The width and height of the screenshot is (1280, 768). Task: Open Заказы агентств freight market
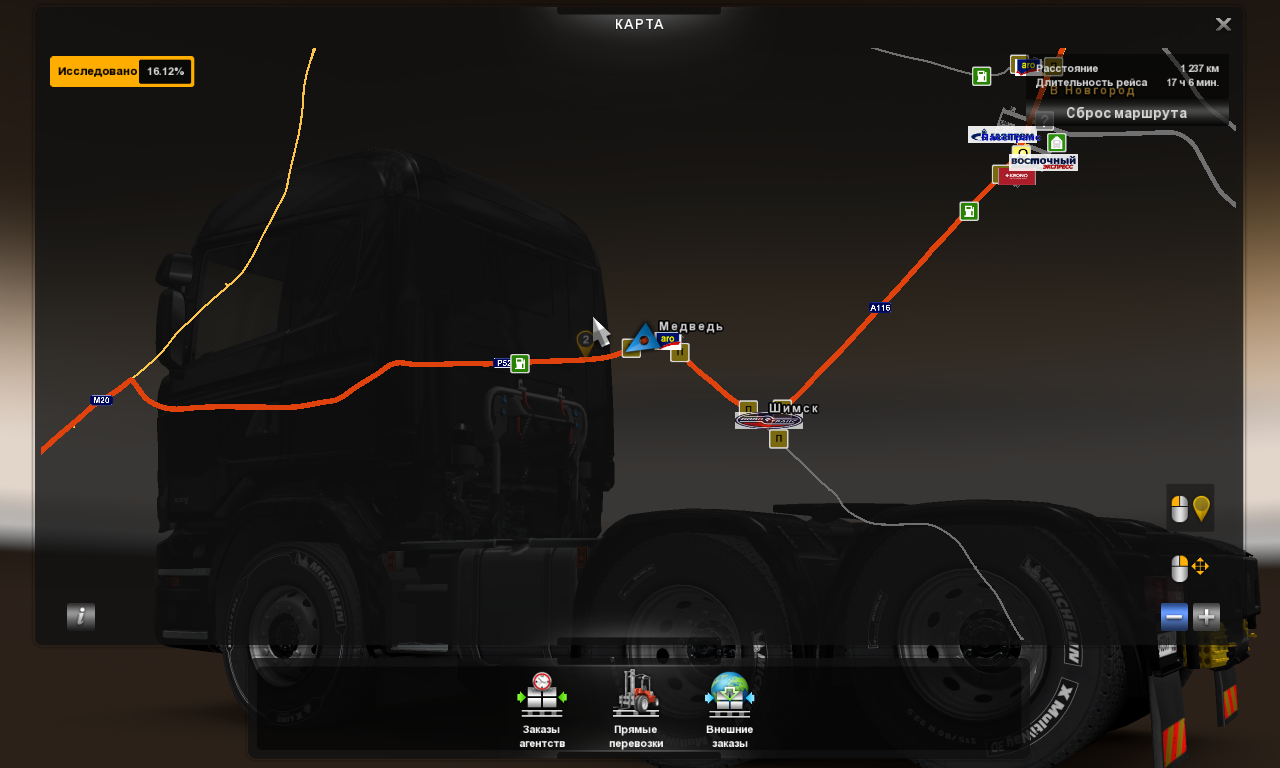[x=542, y=709]
